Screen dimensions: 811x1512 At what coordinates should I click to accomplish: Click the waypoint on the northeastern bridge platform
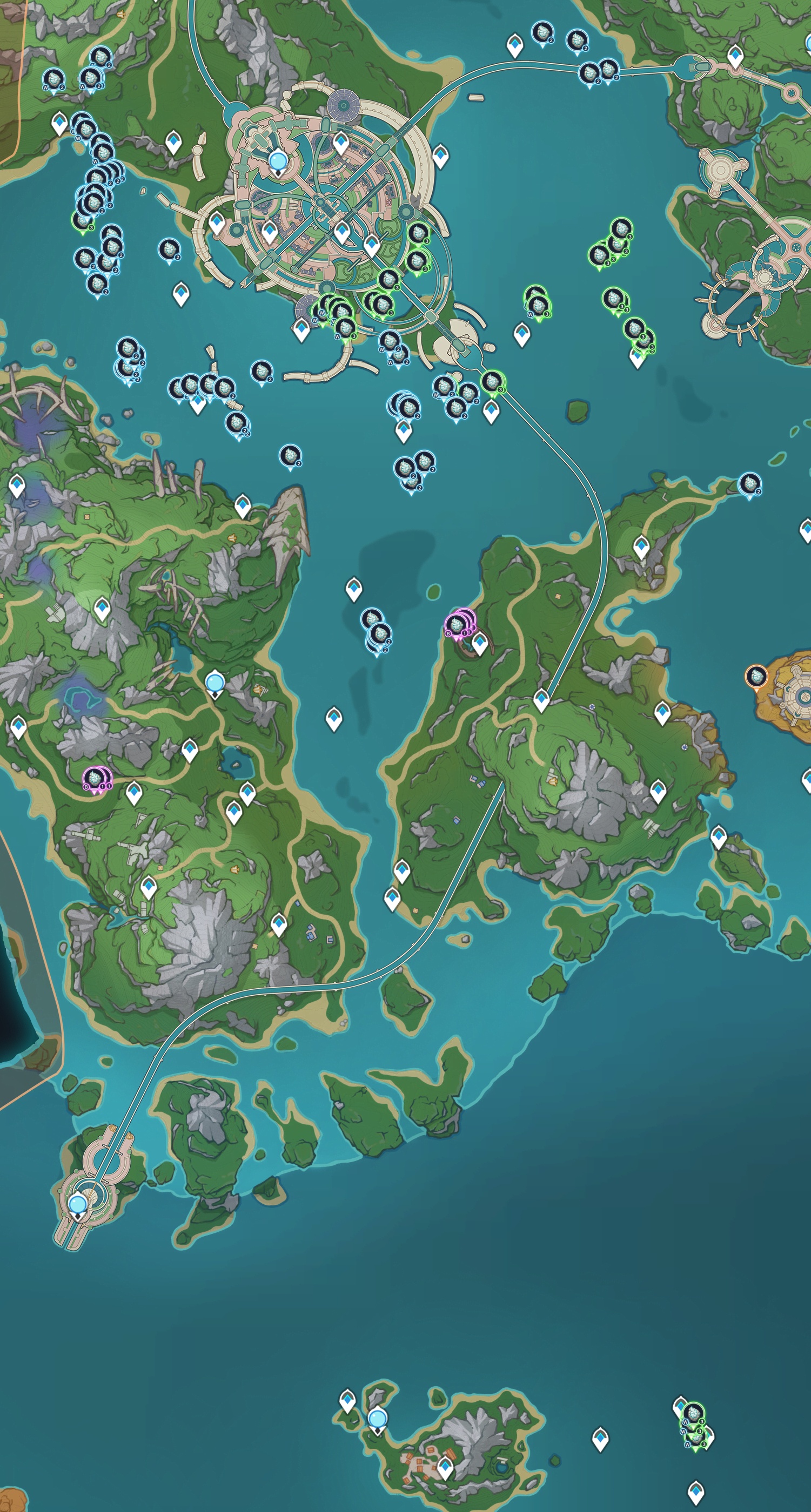pos(735,57)
